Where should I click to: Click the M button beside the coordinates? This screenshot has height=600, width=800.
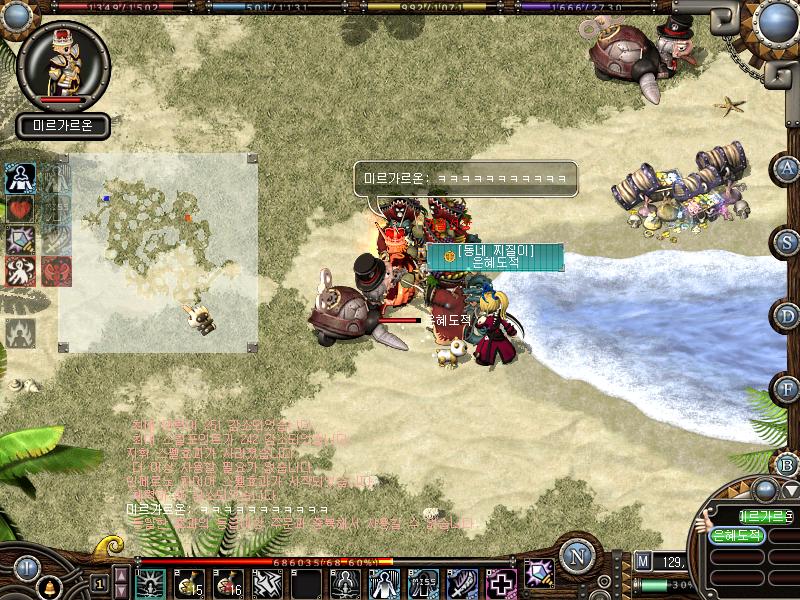click(642, 562)
